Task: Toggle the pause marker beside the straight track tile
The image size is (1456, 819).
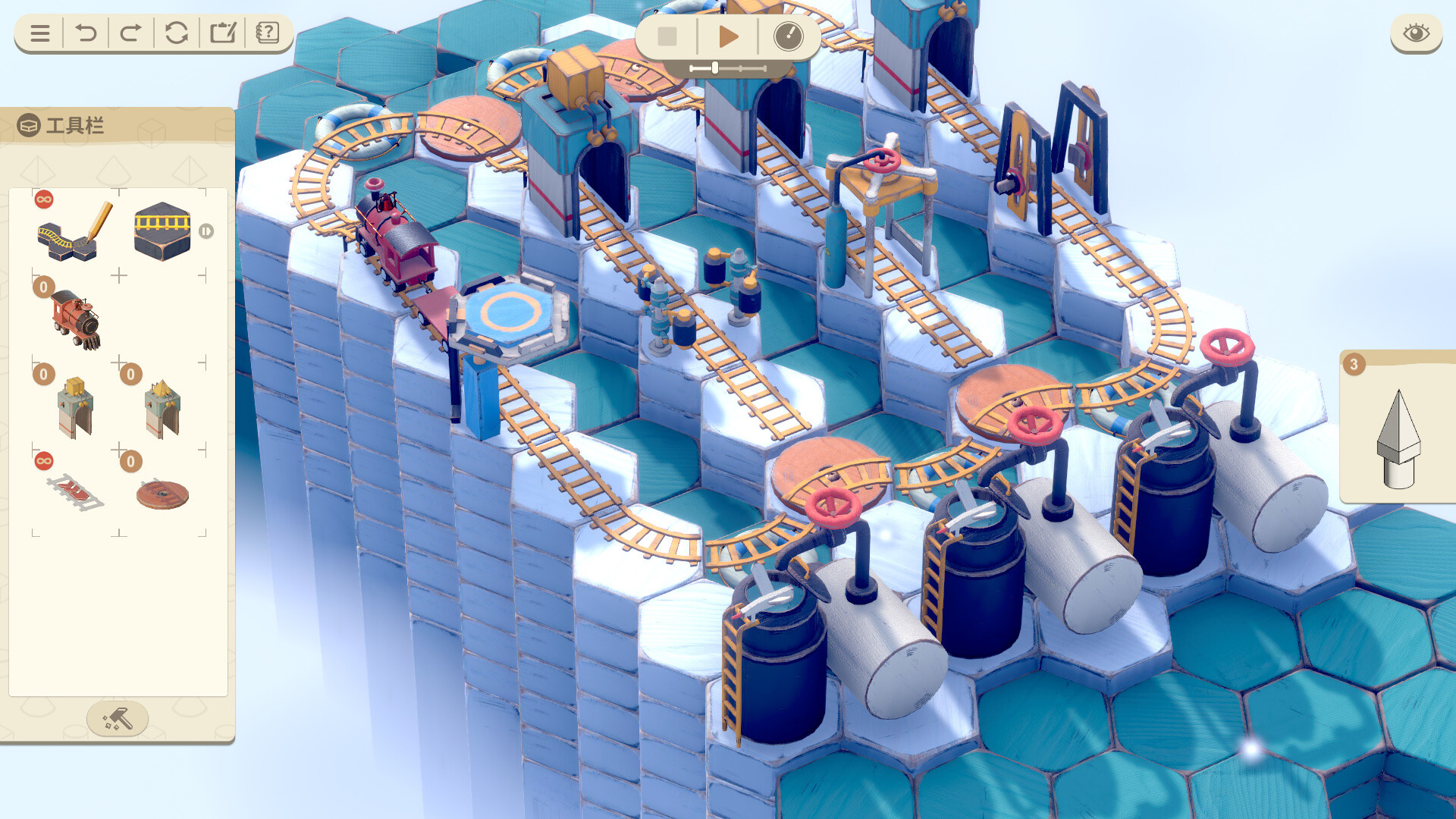Action: [x=208, y=230]
